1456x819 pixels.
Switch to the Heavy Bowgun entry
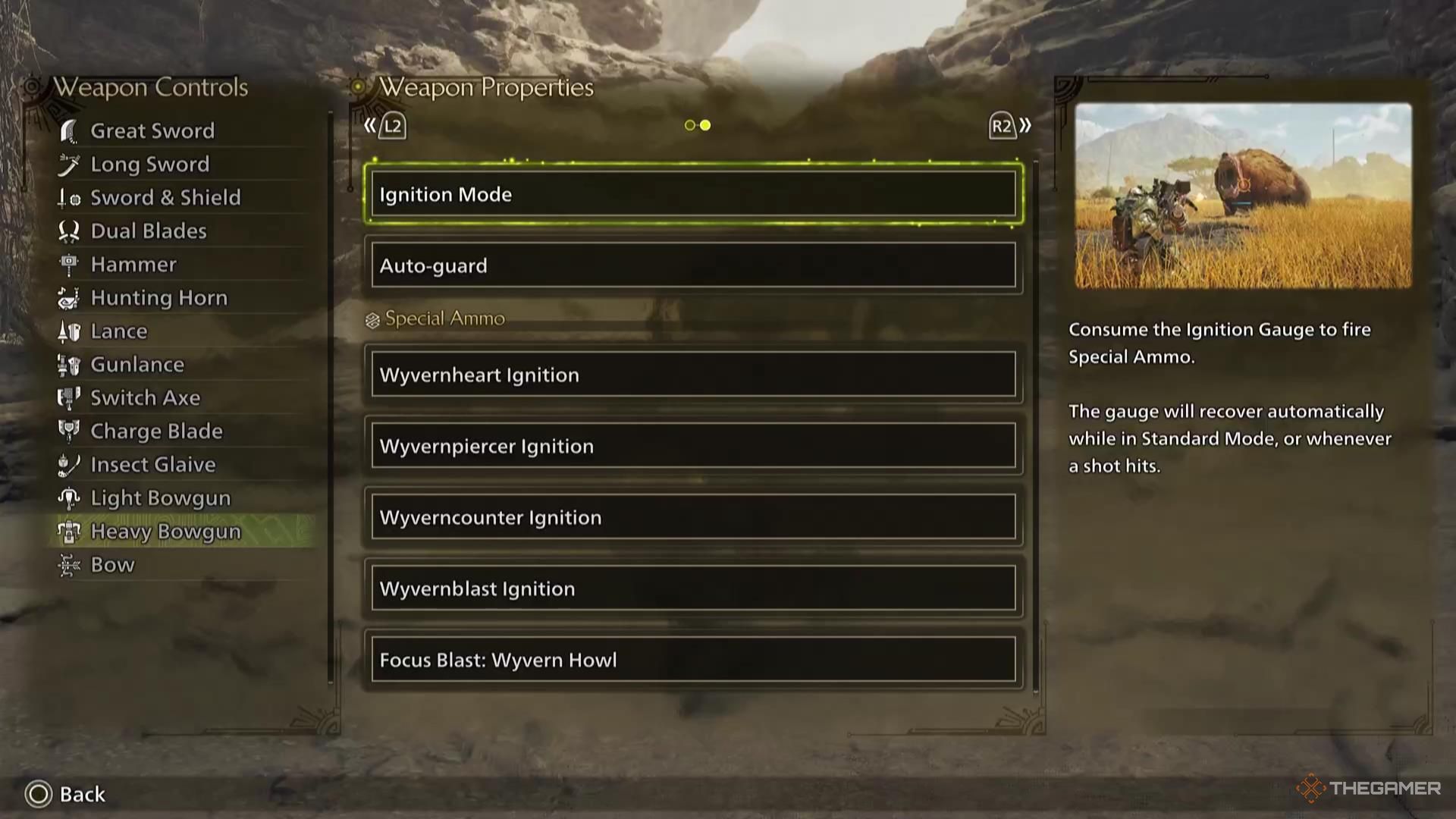click(x=165, y=531)
